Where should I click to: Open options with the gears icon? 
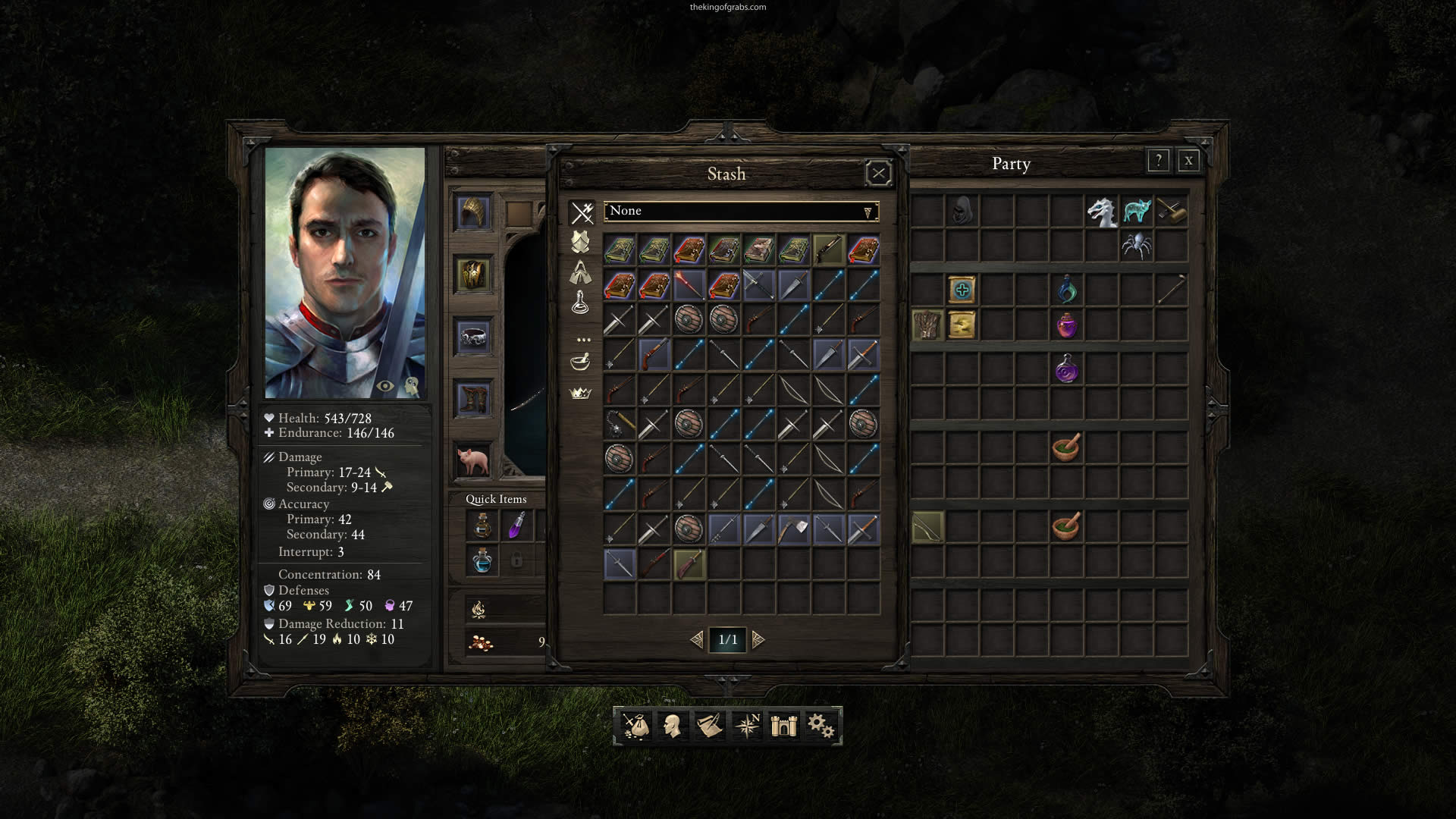coord(820,726)
